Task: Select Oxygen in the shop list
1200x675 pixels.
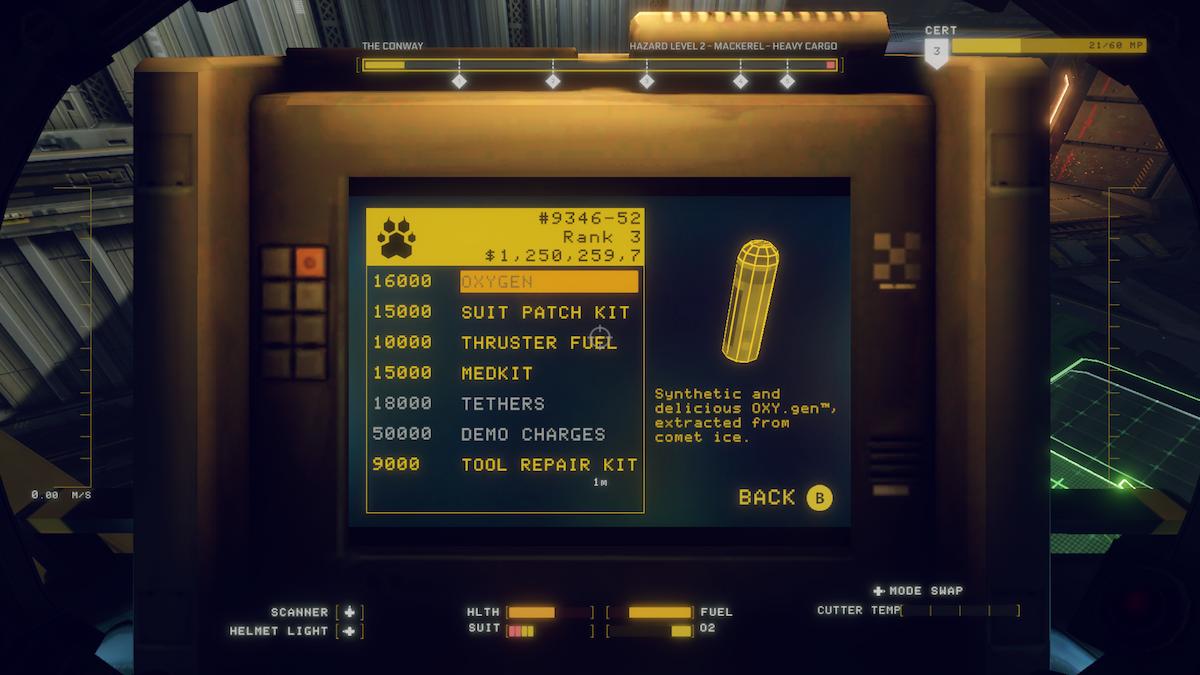Action: point(548,282)
